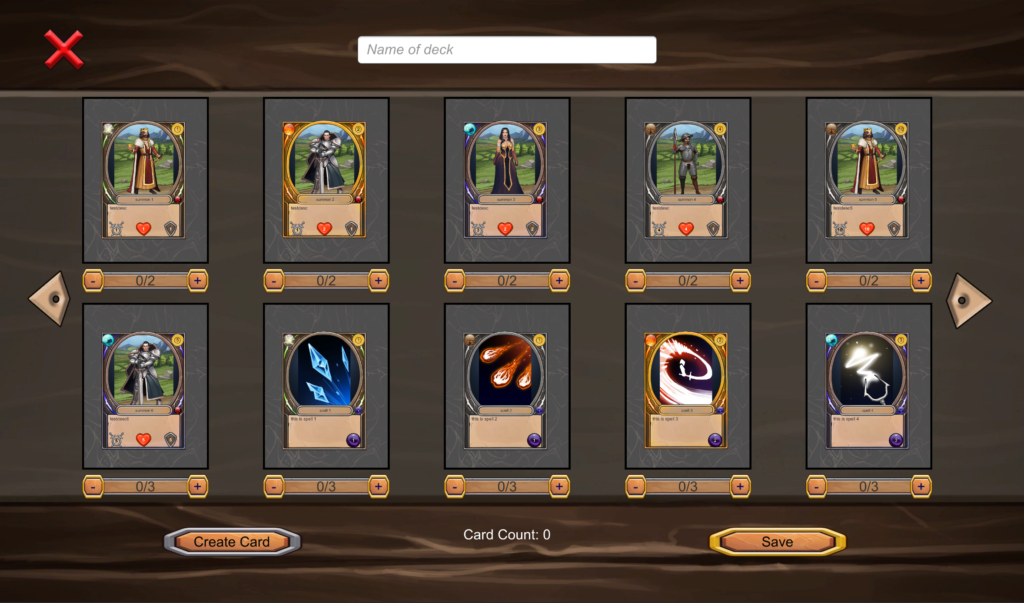Viewport: 1024px width, 603px height.
Task: Select the summon 4 spearman card
Action: click(688, 180)
